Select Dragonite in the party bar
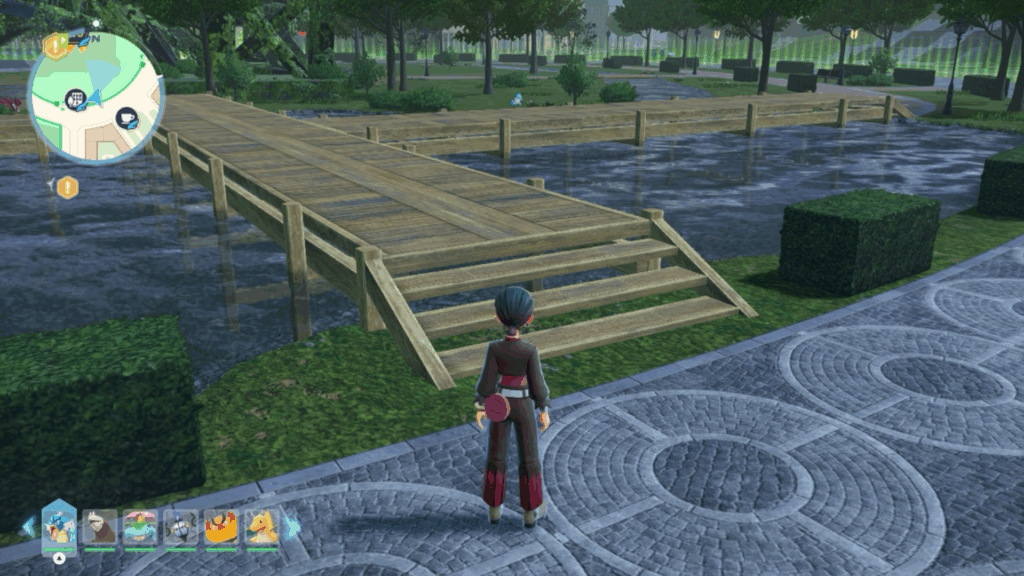This screenshot has width=1024, height=576. [262, 527]
